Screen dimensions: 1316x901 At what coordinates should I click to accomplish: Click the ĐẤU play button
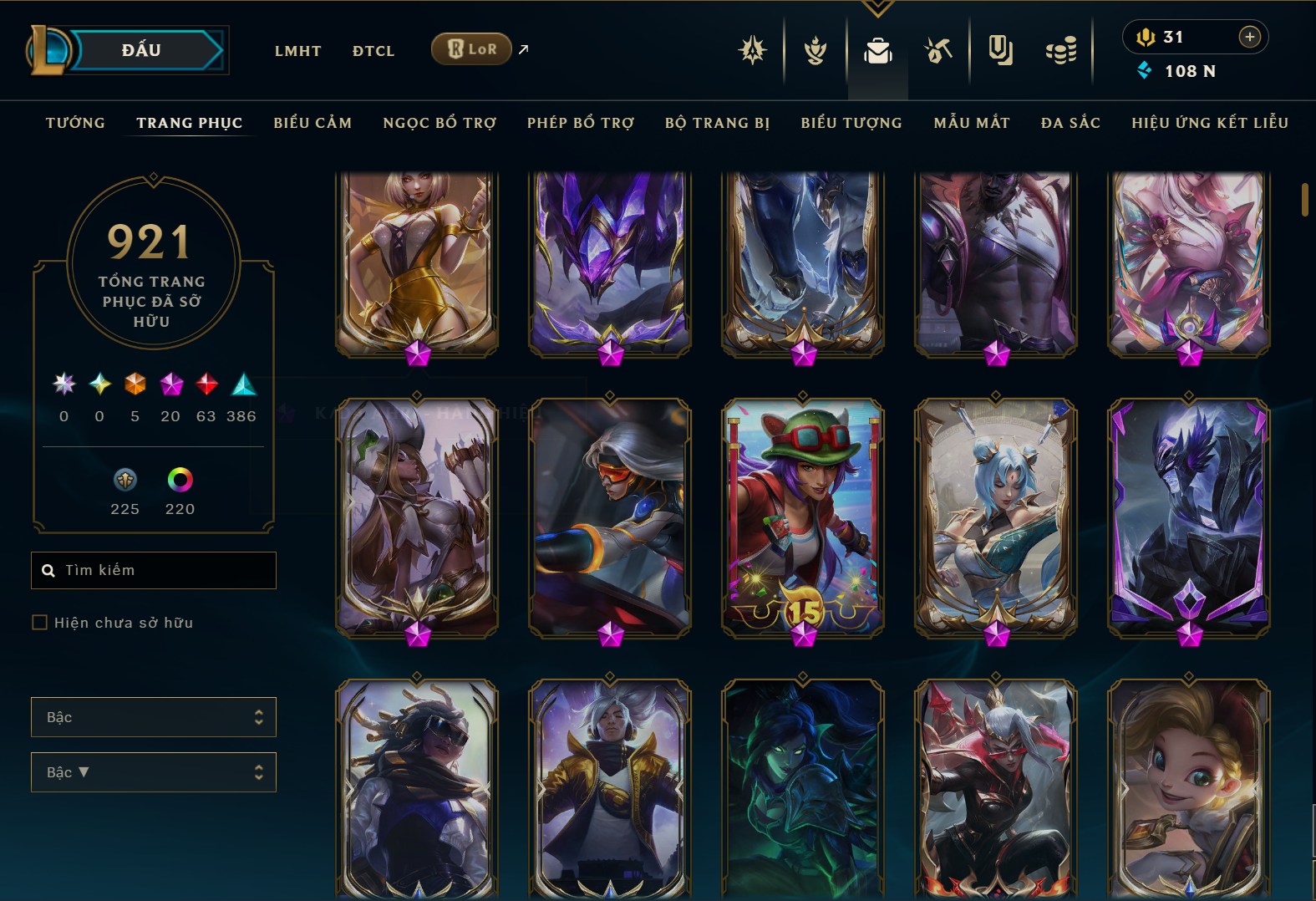click(142, 50)
